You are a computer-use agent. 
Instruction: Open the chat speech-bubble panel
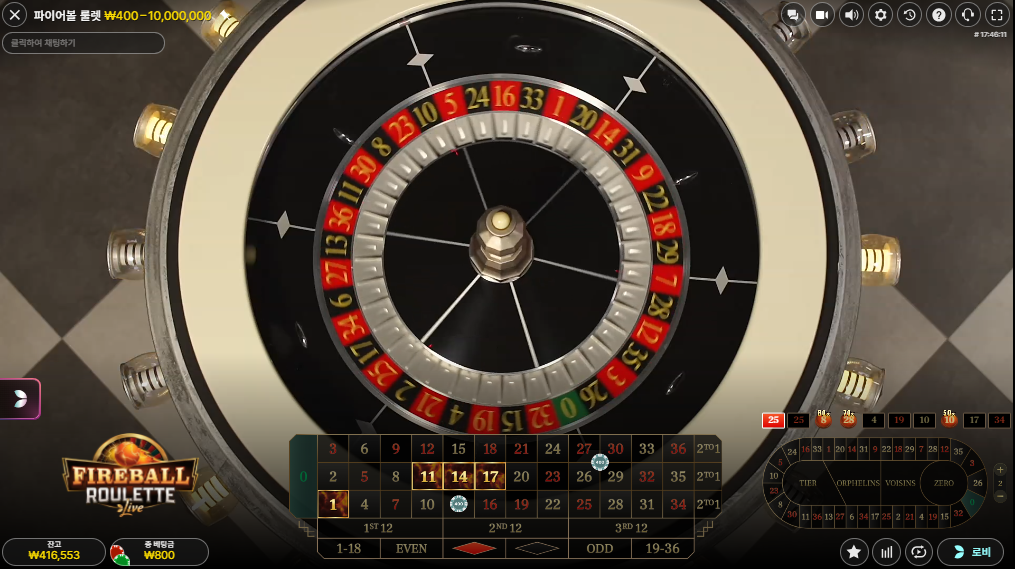click(x=793, y=14)
